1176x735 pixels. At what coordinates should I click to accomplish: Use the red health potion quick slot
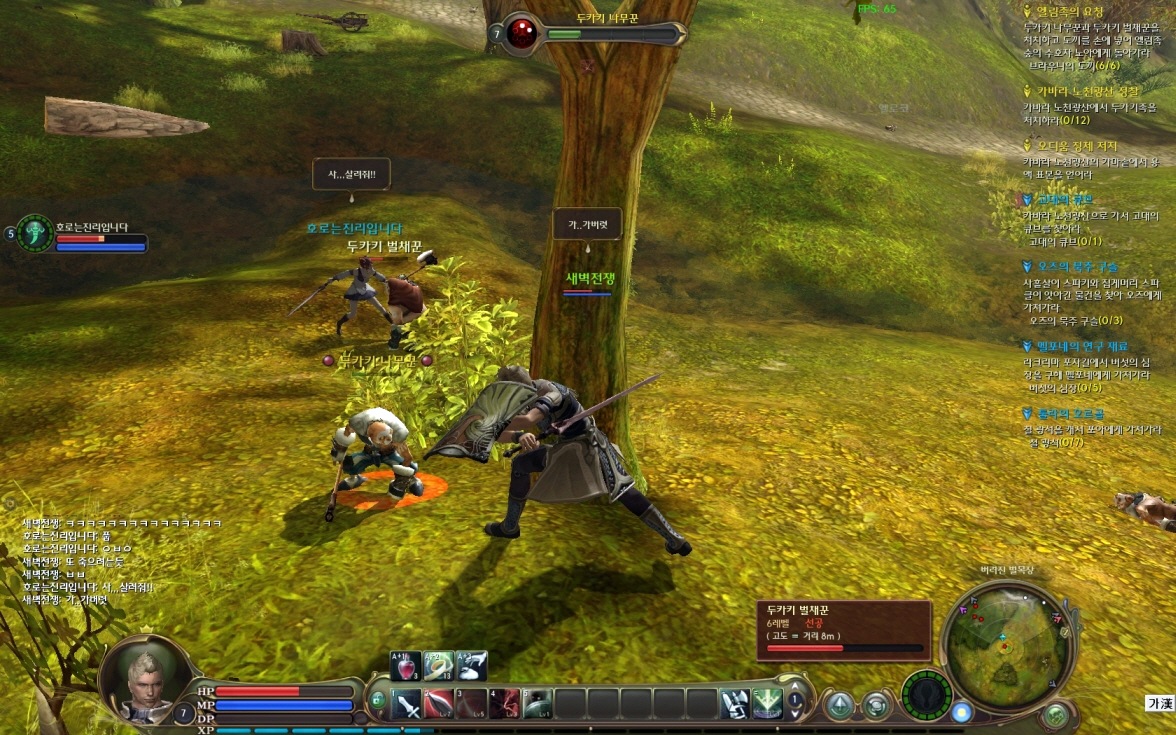(x=405, y=666)
